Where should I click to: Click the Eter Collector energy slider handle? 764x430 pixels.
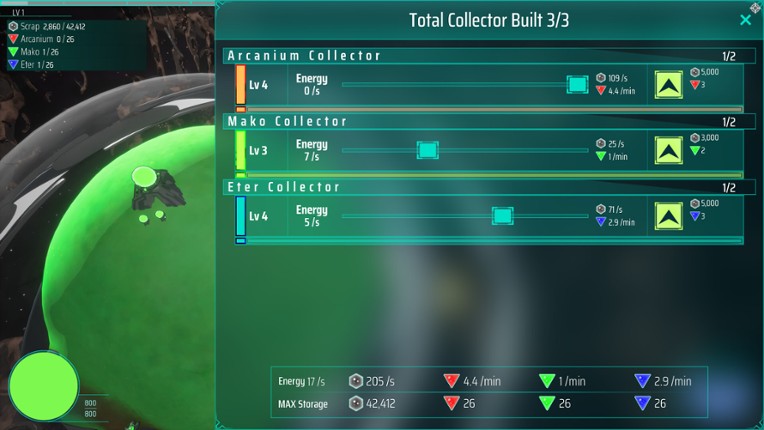point(502,216)
